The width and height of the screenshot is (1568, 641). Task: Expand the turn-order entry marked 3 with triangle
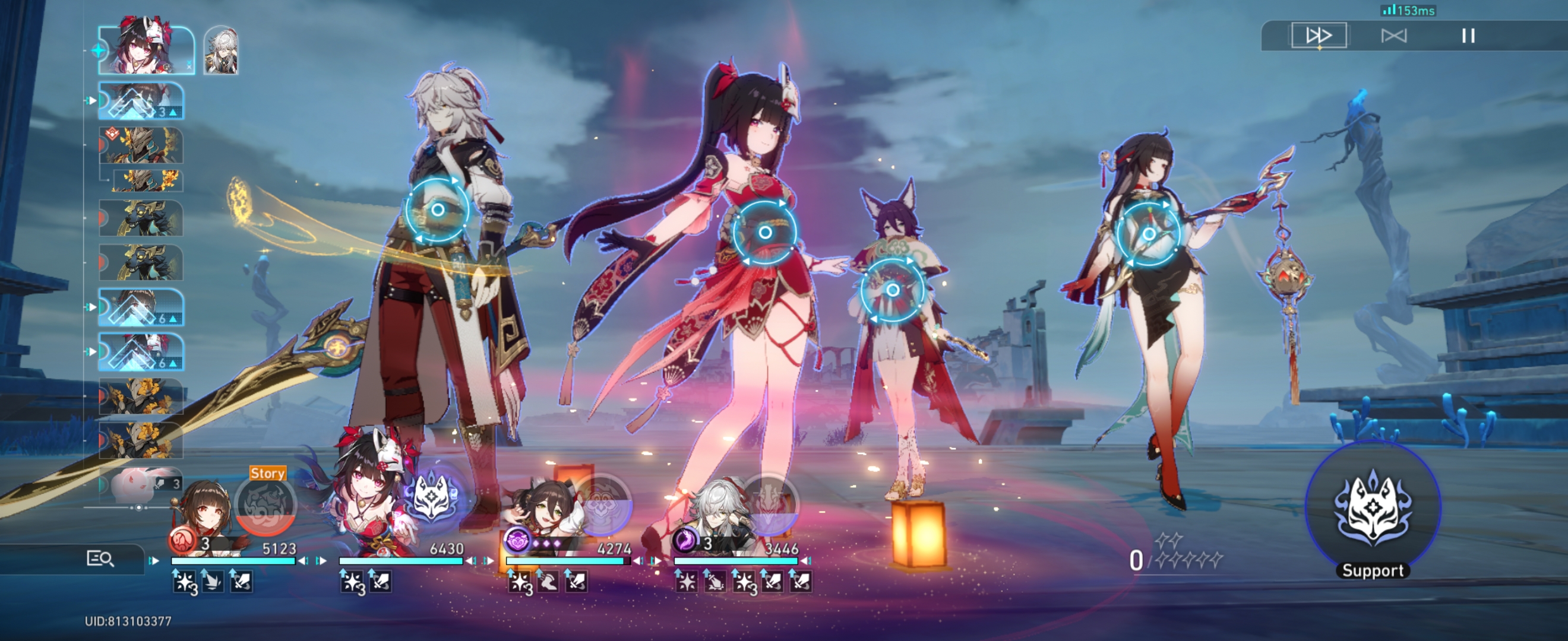pyautogui.click(x=140, y=100)
